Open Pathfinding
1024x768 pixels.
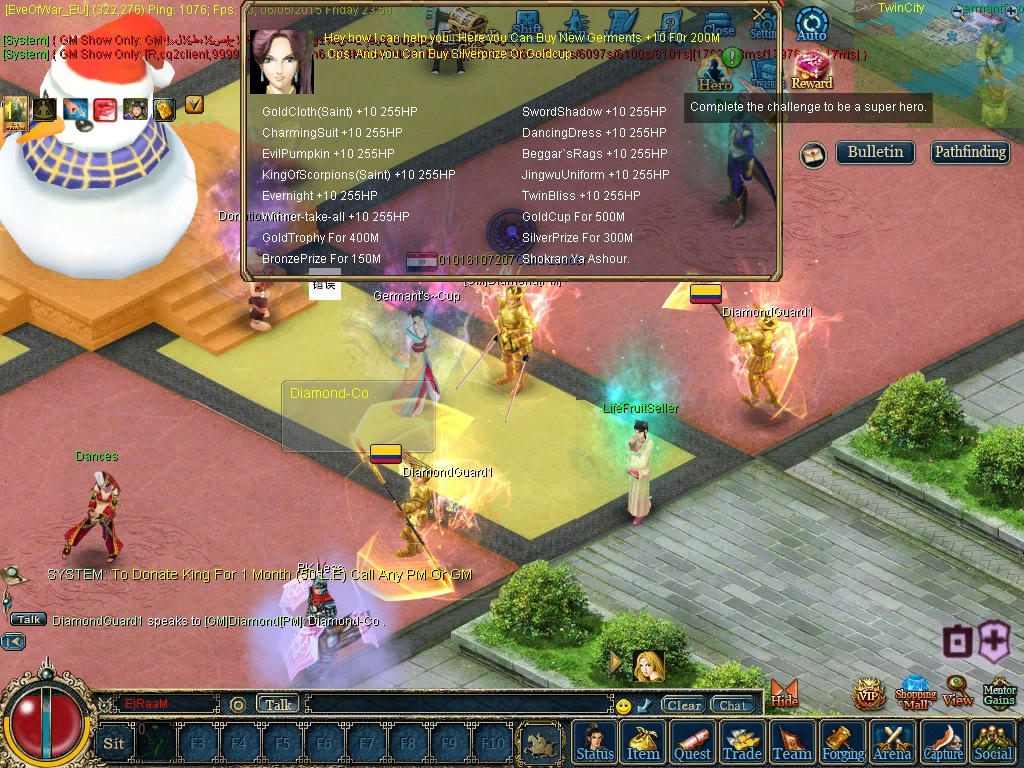click(969, 153)
